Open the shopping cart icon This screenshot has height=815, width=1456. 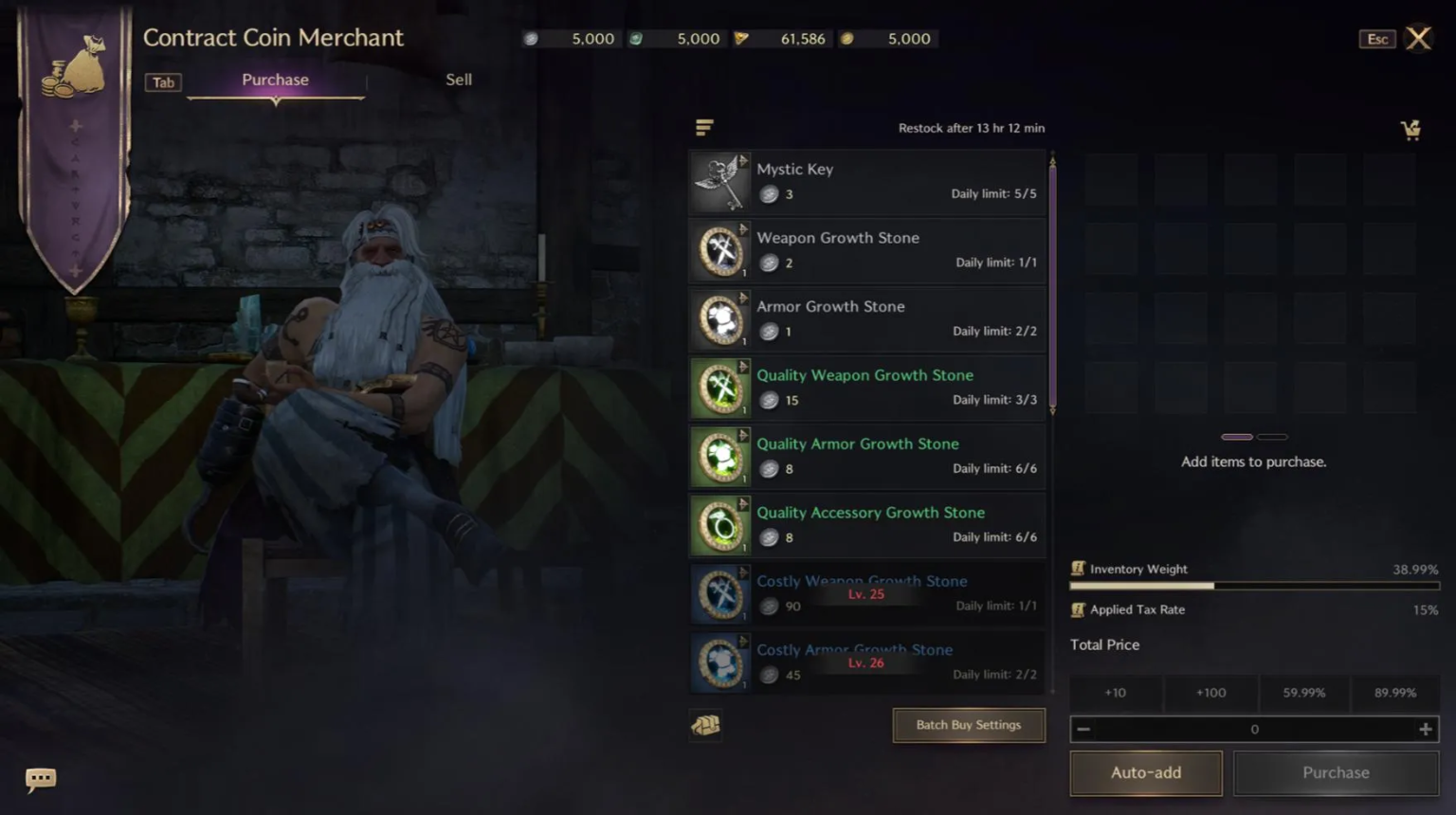pyautogui.click(x=1411, y=130)
